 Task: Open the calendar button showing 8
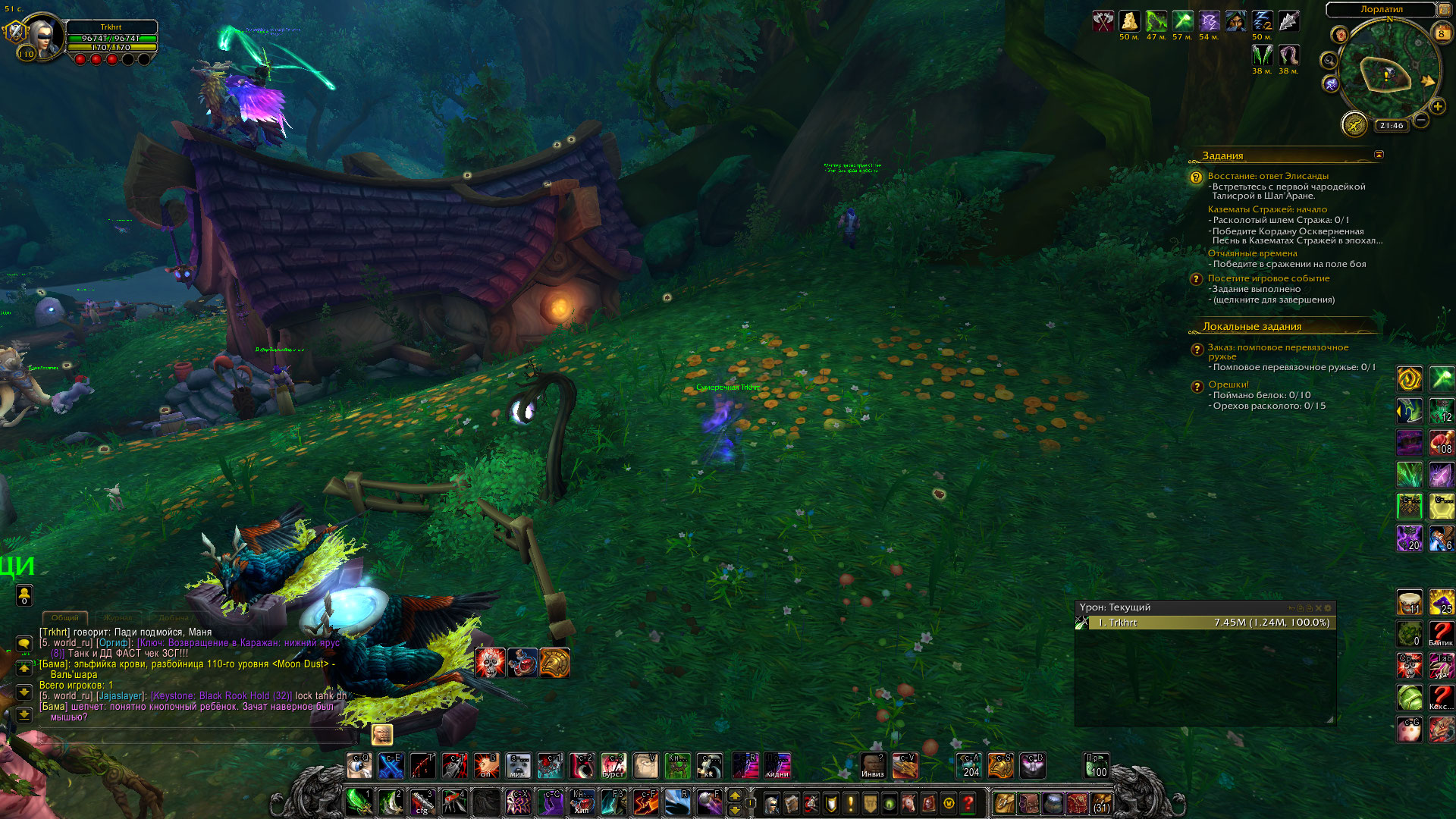pos(1442,33)
